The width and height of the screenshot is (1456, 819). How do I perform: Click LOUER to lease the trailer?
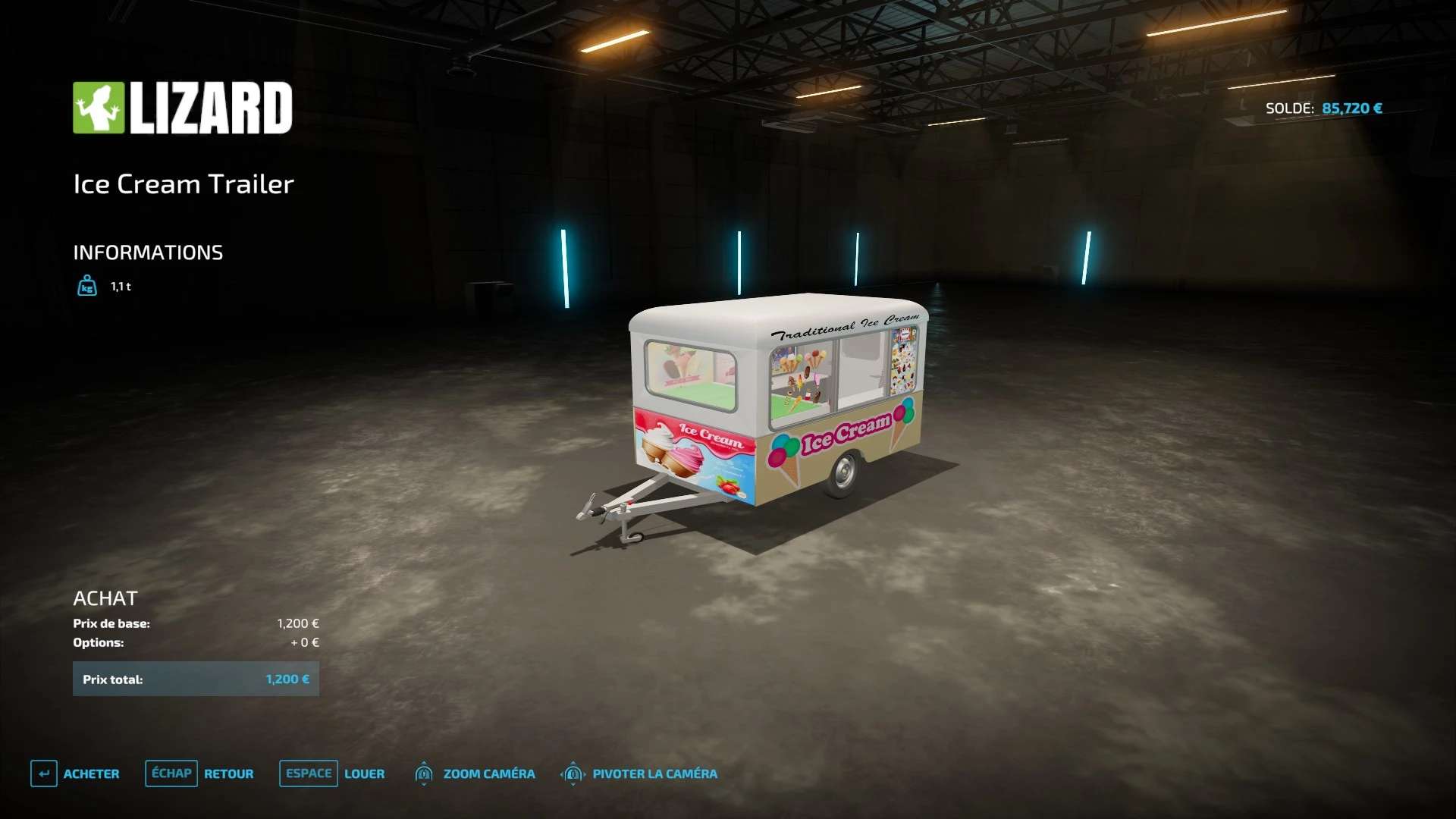click(365, 774)
